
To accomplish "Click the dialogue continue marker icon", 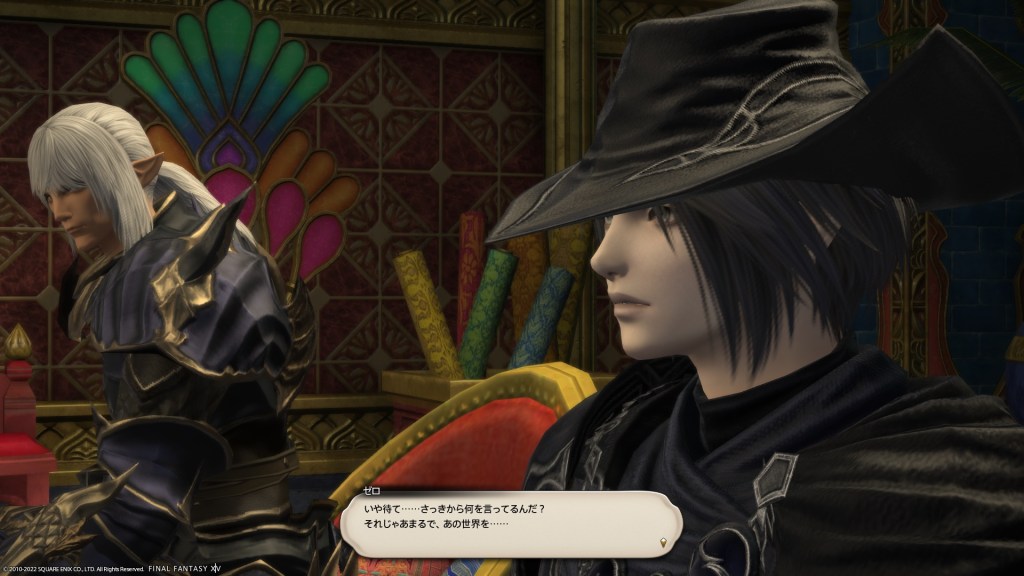I will coord(664,542).
